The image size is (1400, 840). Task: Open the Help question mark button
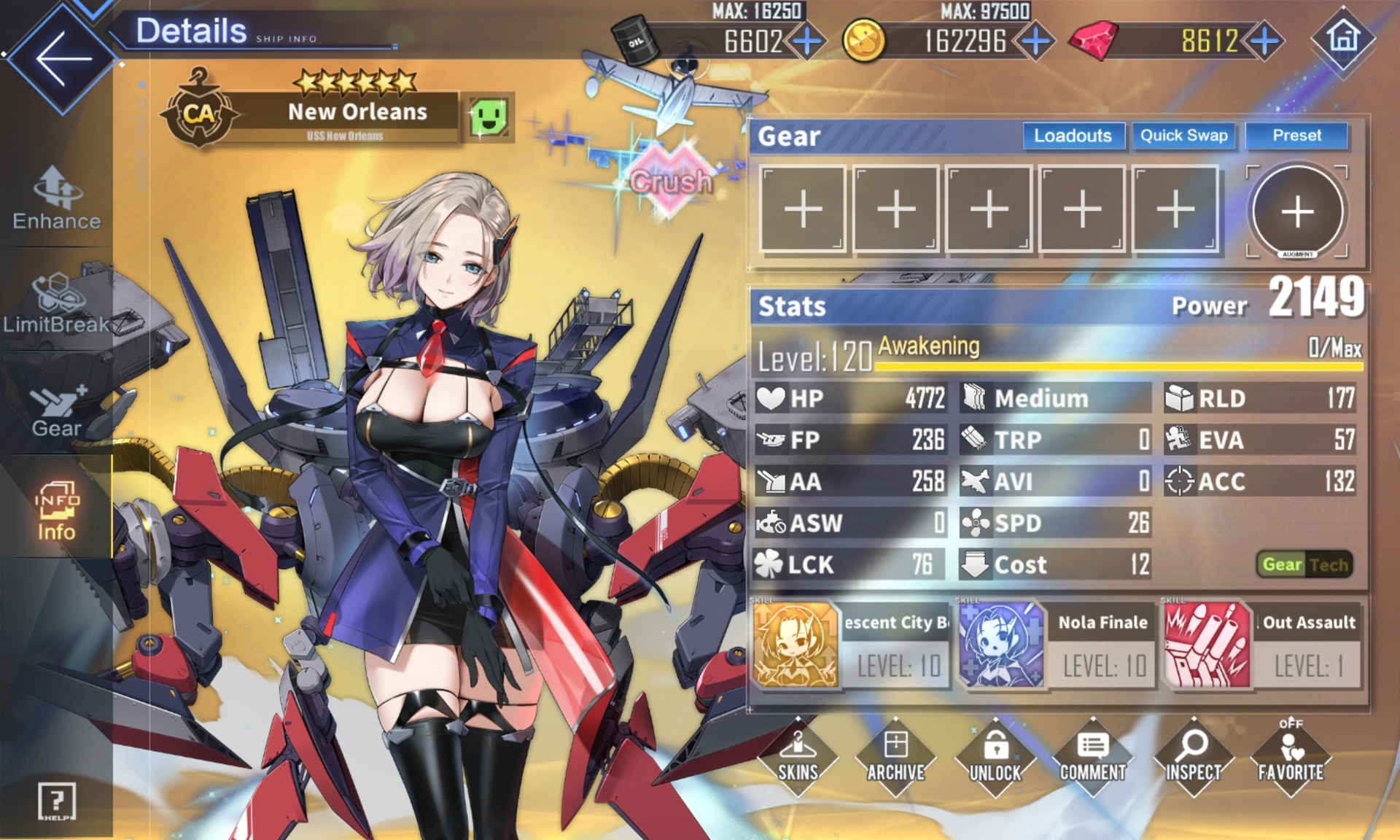point(56,802)
